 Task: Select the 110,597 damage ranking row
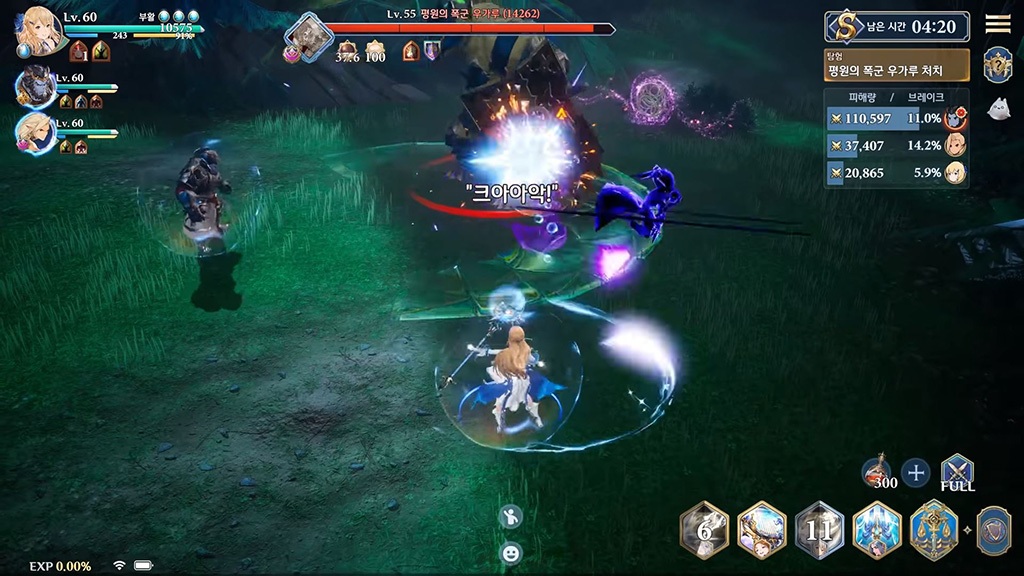tap(896, 118)
